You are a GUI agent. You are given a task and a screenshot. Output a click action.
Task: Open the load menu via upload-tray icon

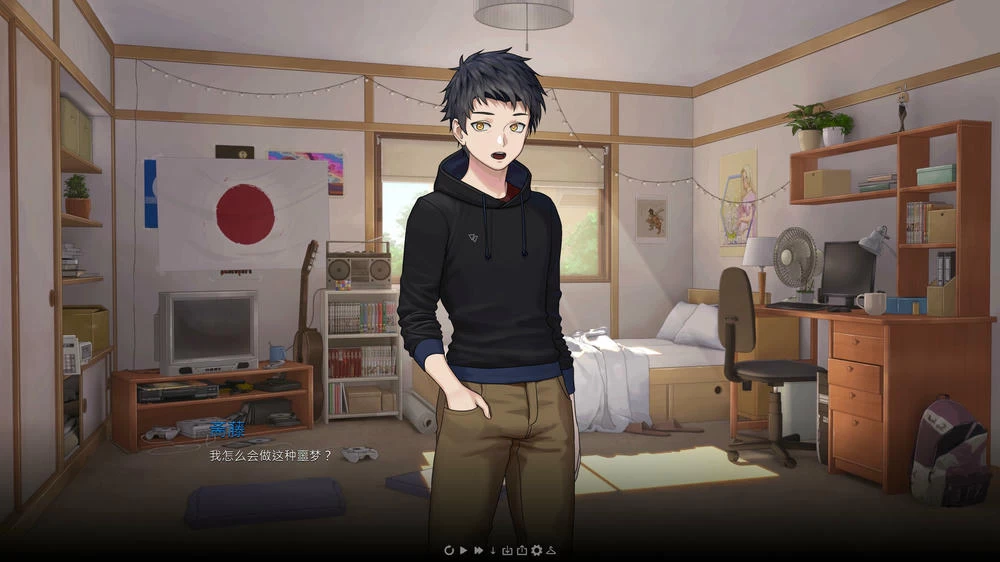[521, 550]
